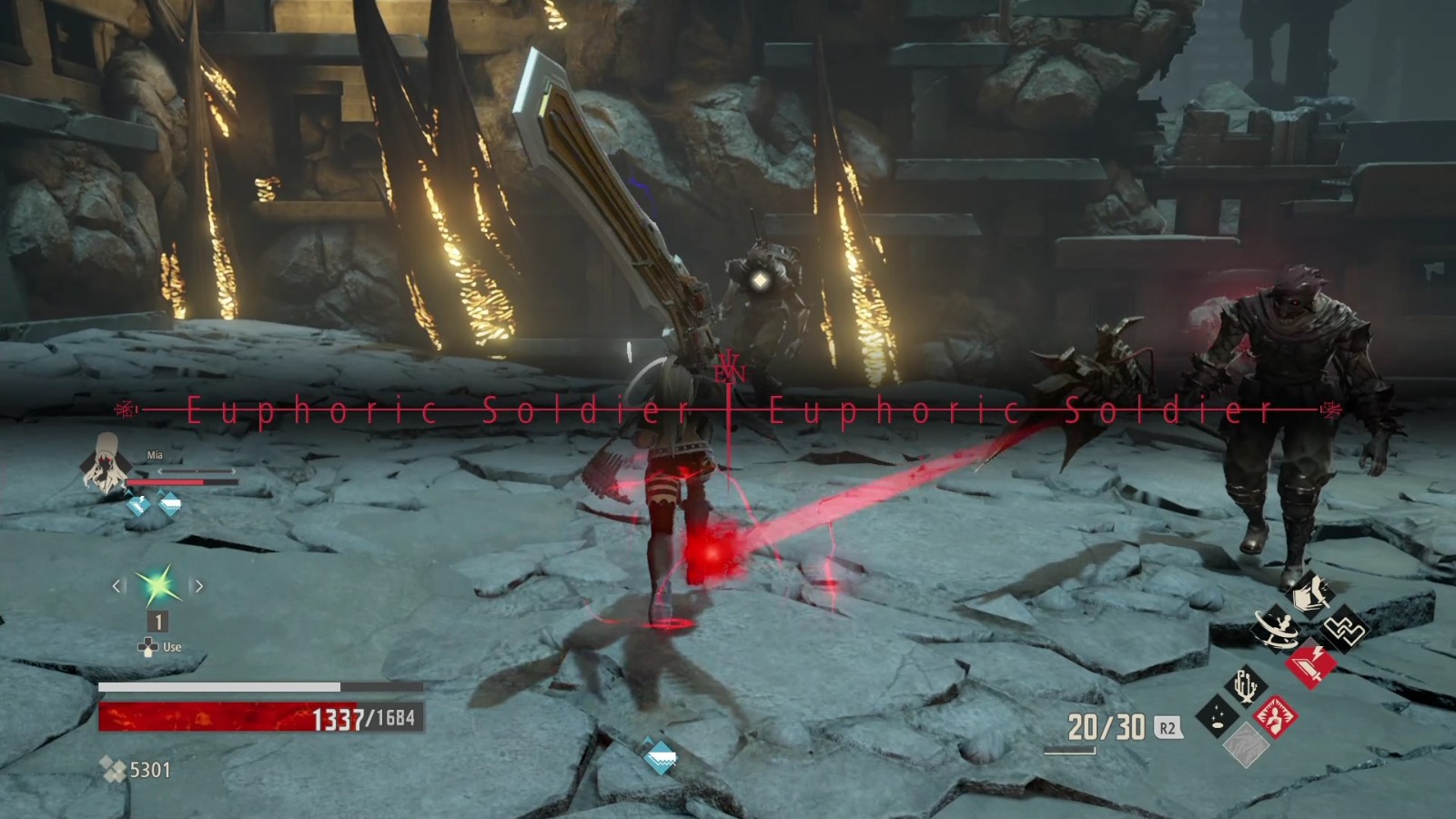The image size is (1456, 819).
Task: Click the thorned branch Gift icon
Action: point(1247,684)
